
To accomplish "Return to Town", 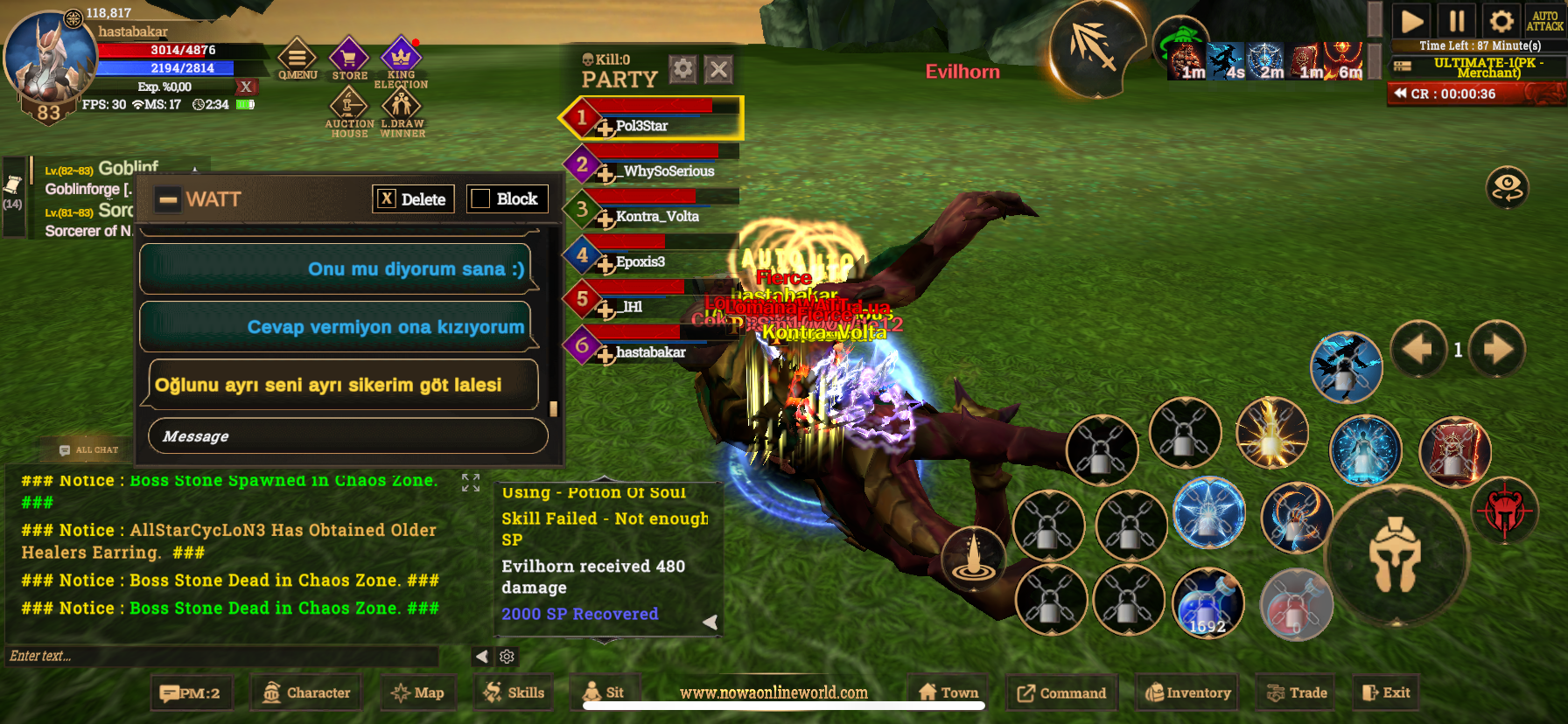I will click(948, 693).
